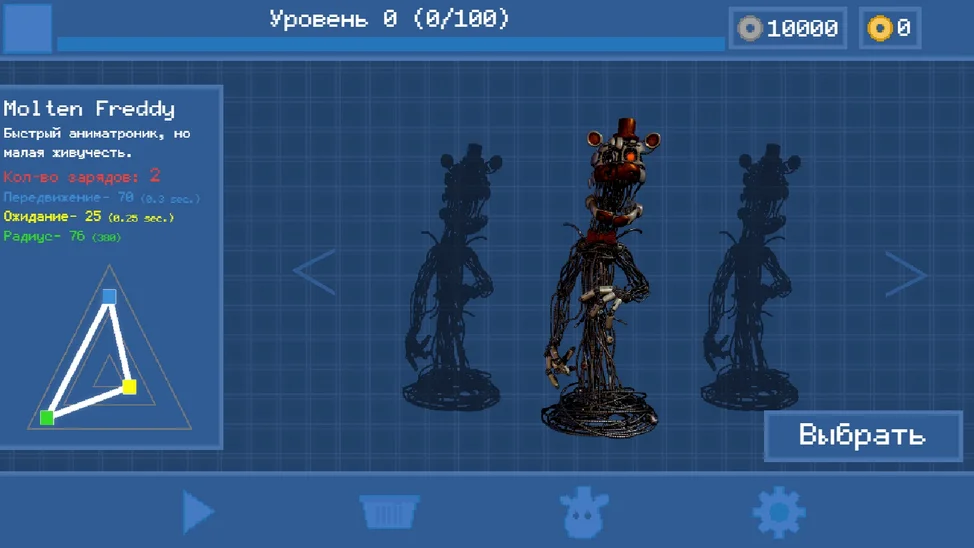Start the game with the play triangle

point(198,512)
